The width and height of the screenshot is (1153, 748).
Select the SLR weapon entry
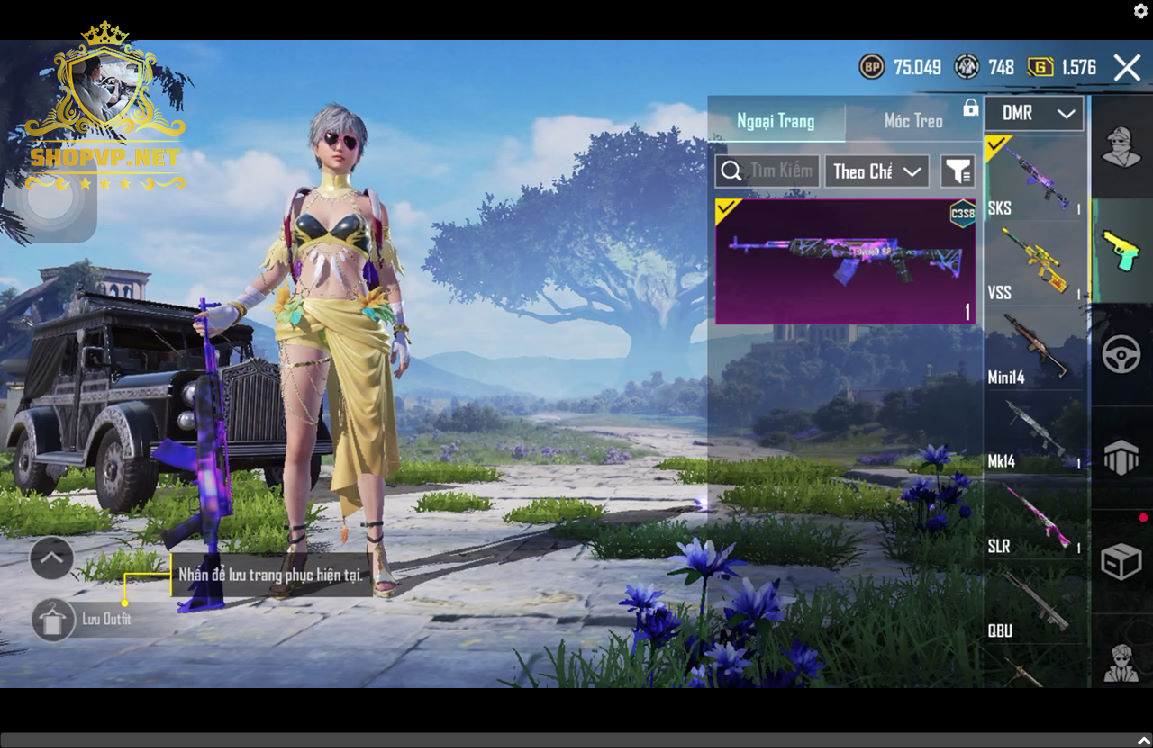[x=1035, y=518]
